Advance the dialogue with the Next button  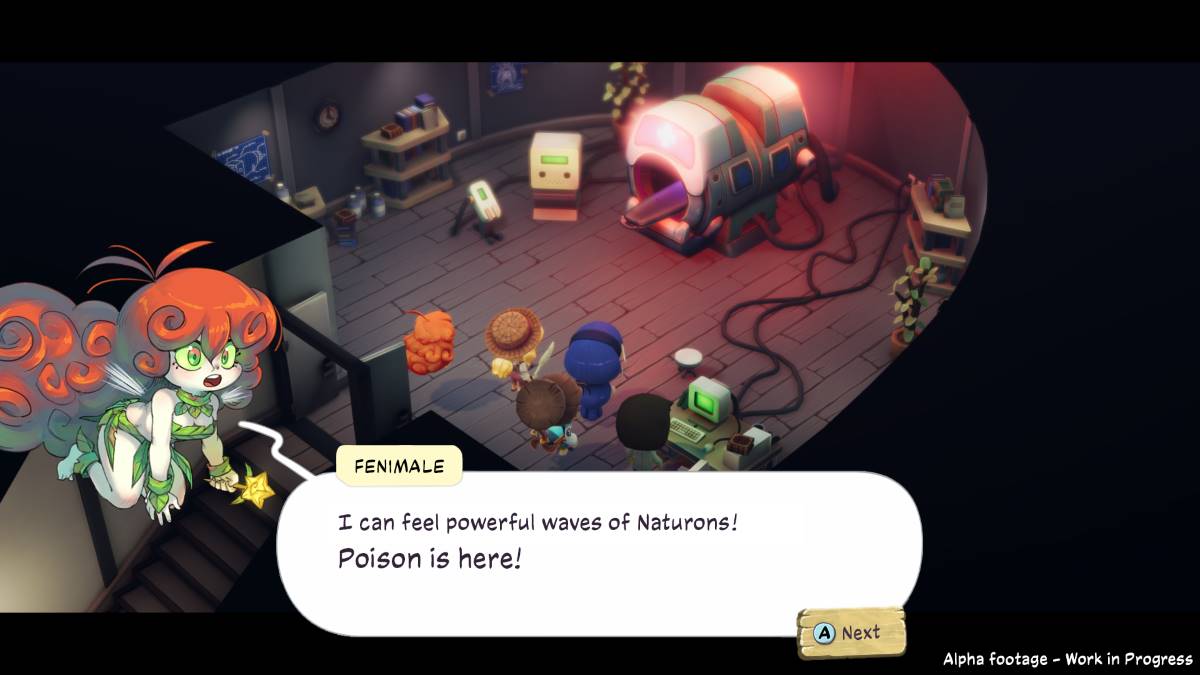click(850, 633)
